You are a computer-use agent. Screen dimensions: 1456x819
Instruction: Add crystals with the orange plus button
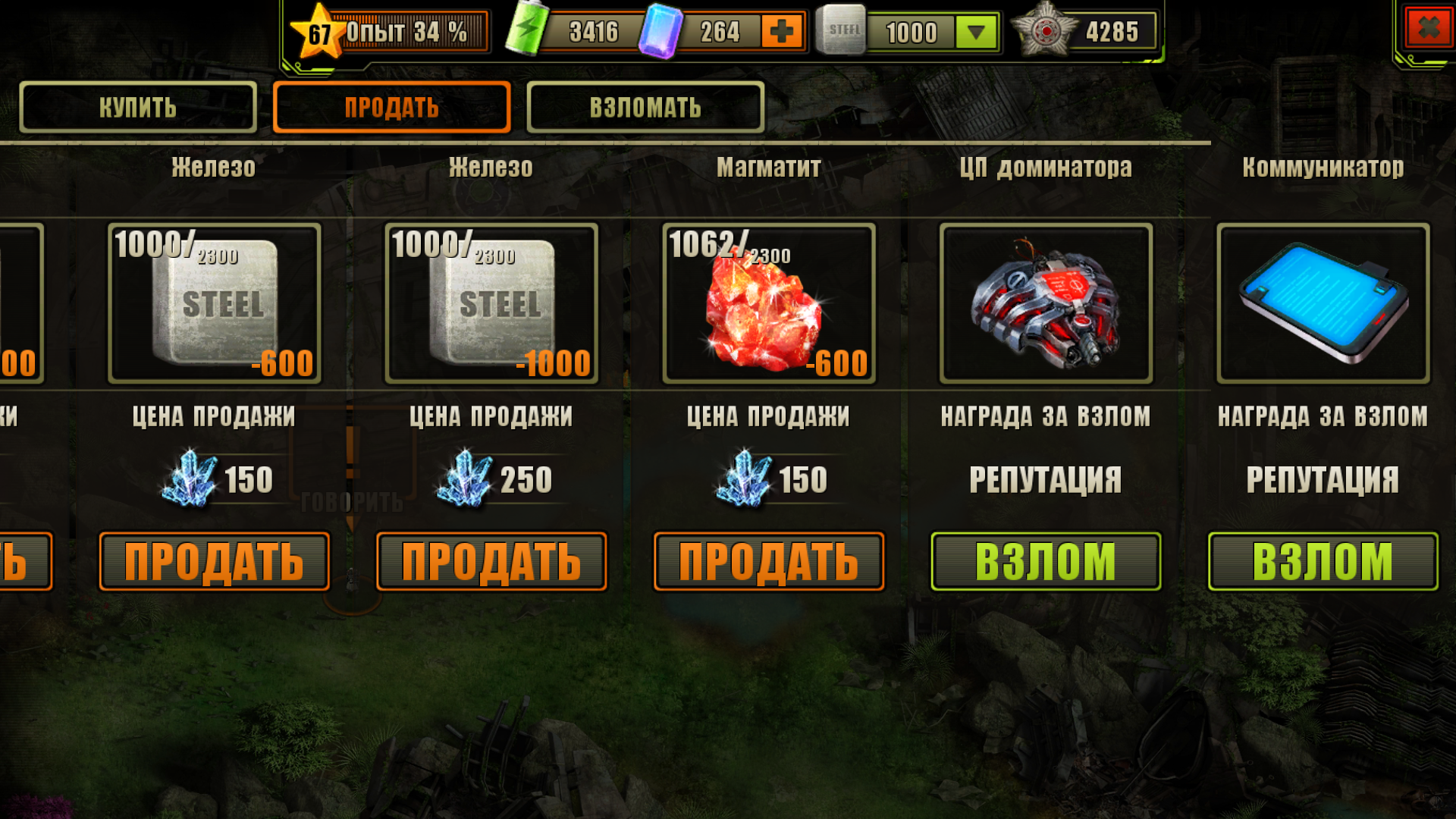(782, 31)
